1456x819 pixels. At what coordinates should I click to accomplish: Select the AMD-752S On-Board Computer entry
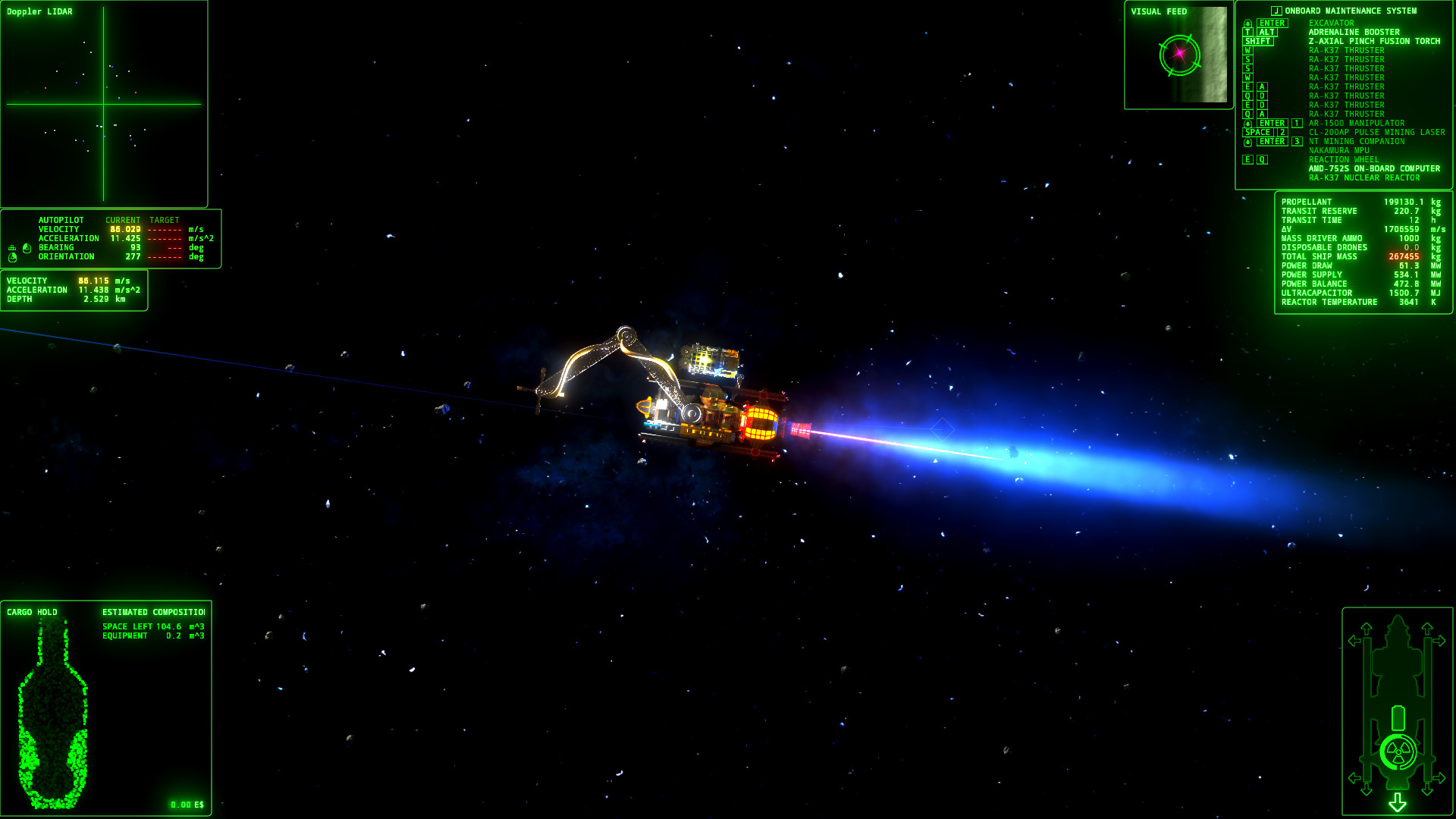[1373, 168]
